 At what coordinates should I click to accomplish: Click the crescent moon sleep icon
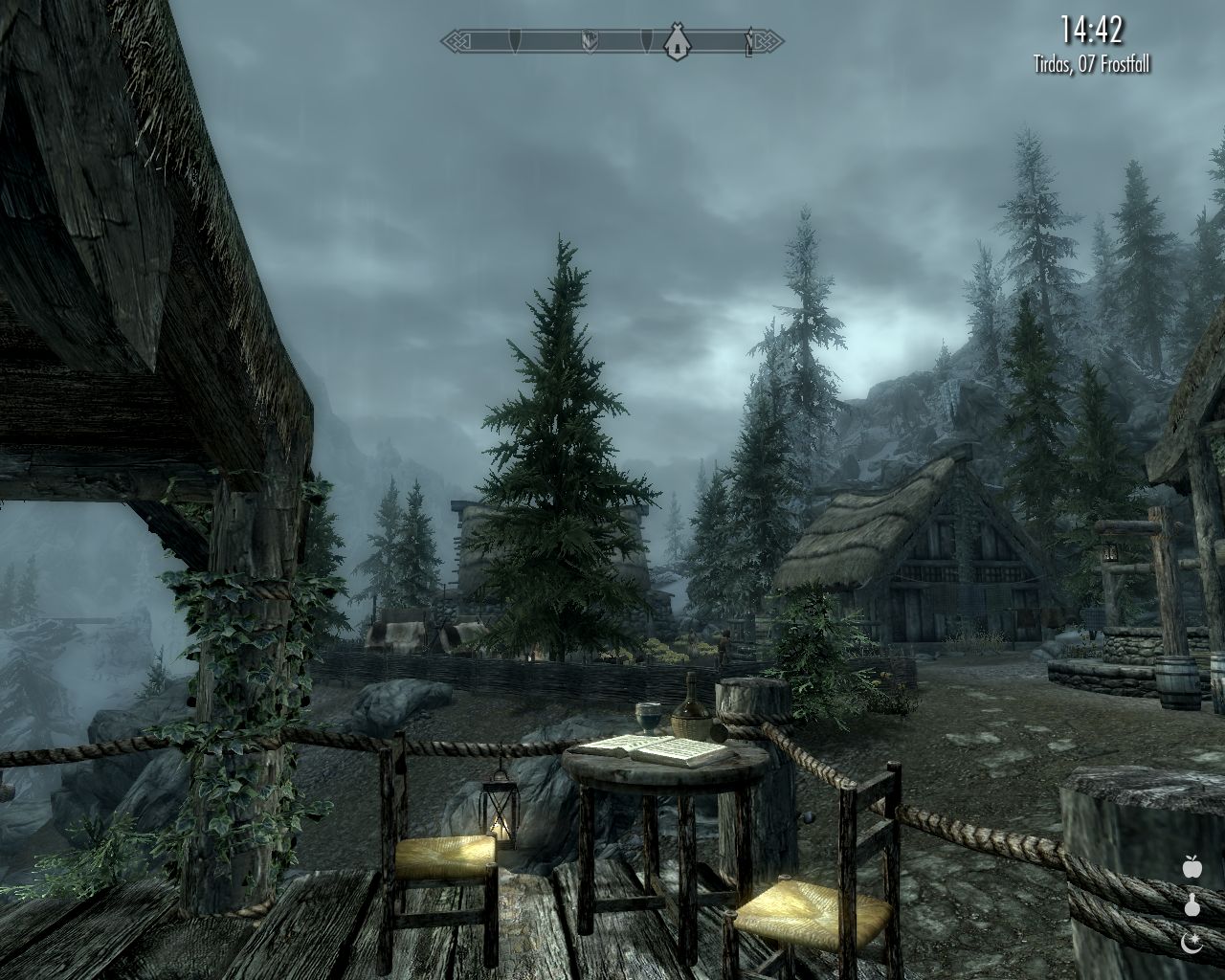click(x=1192, y=943)
